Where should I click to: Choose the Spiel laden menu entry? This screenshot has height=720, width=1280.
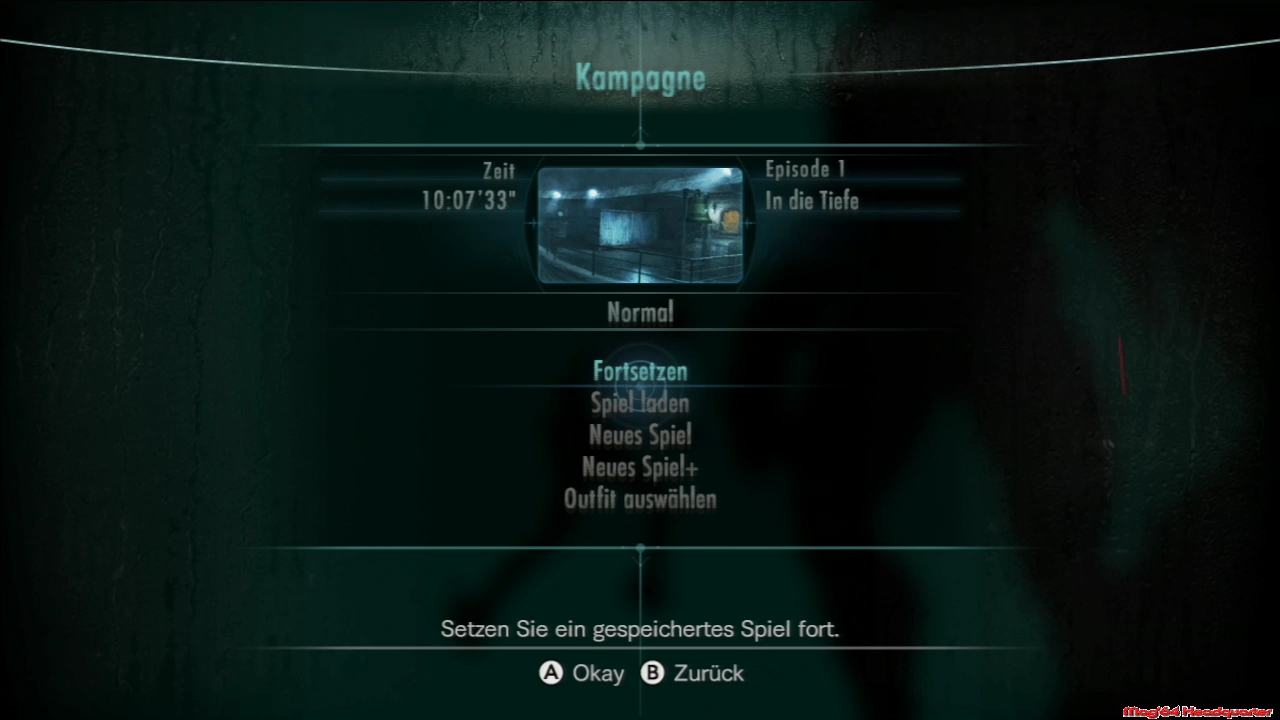click(640, 403)
